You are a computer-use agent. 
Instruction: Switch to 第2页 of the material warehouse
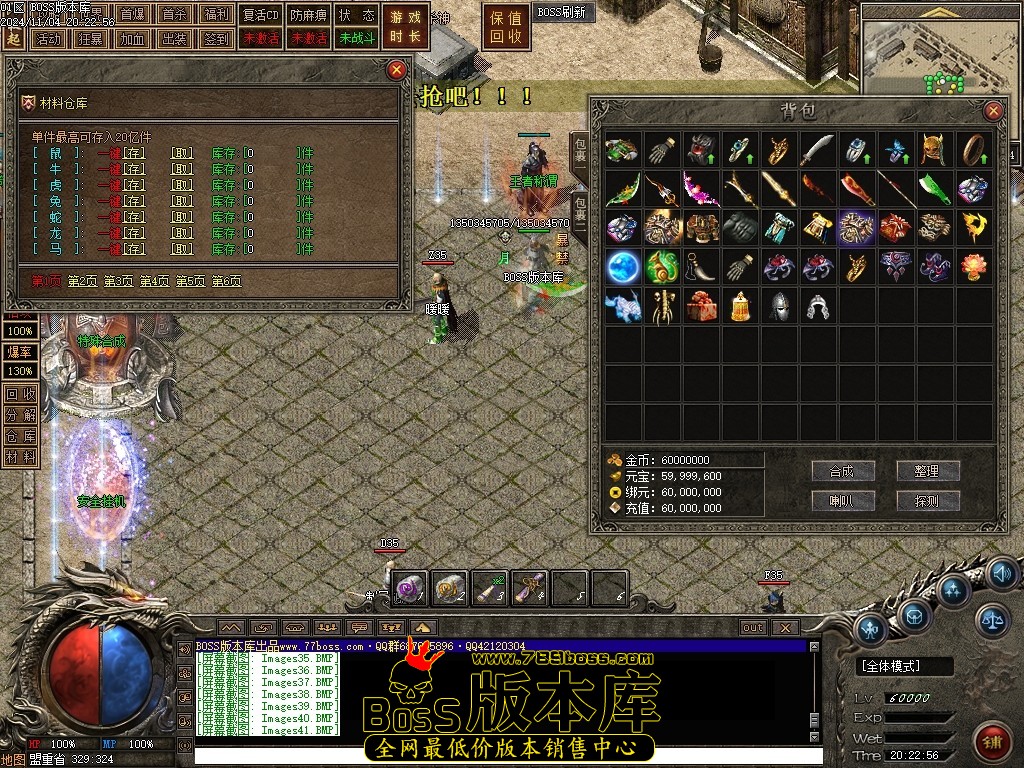pyautogui.click(x=85, y=282)
